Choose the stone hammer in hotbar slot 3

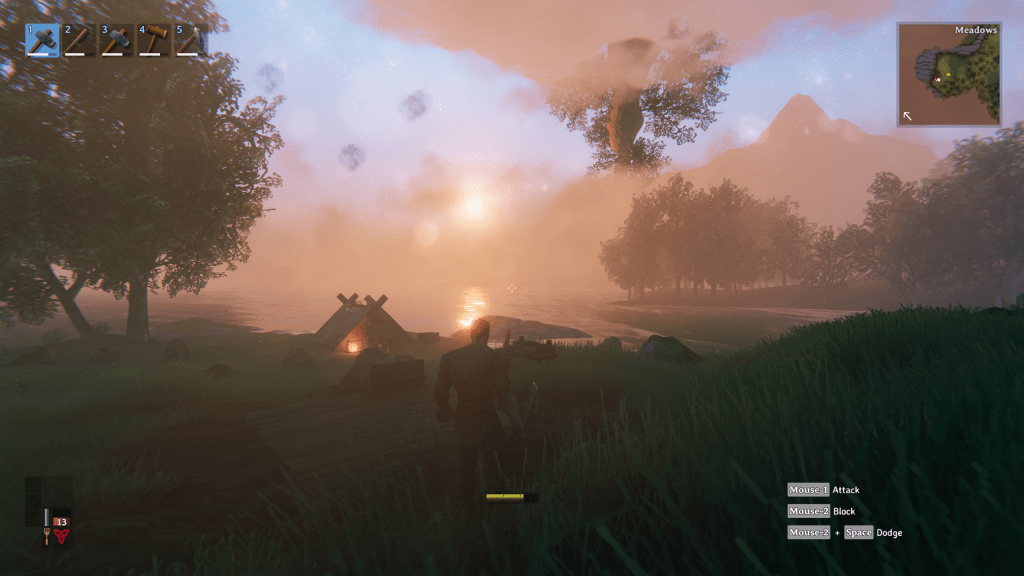(x=117, y=39)
